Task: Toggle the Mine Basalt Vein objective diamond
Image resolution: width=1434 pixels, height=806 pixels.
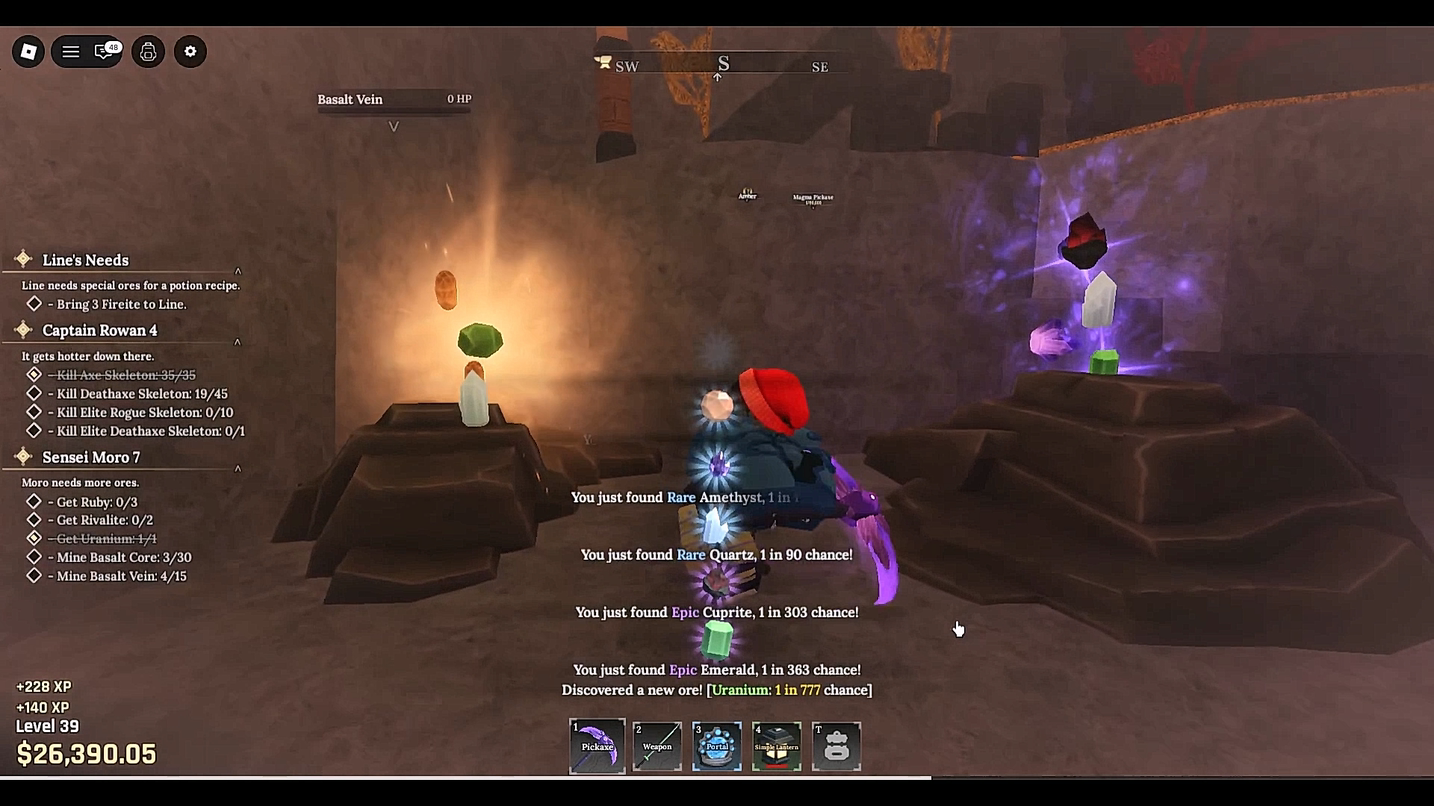Action: pos(33,575)
